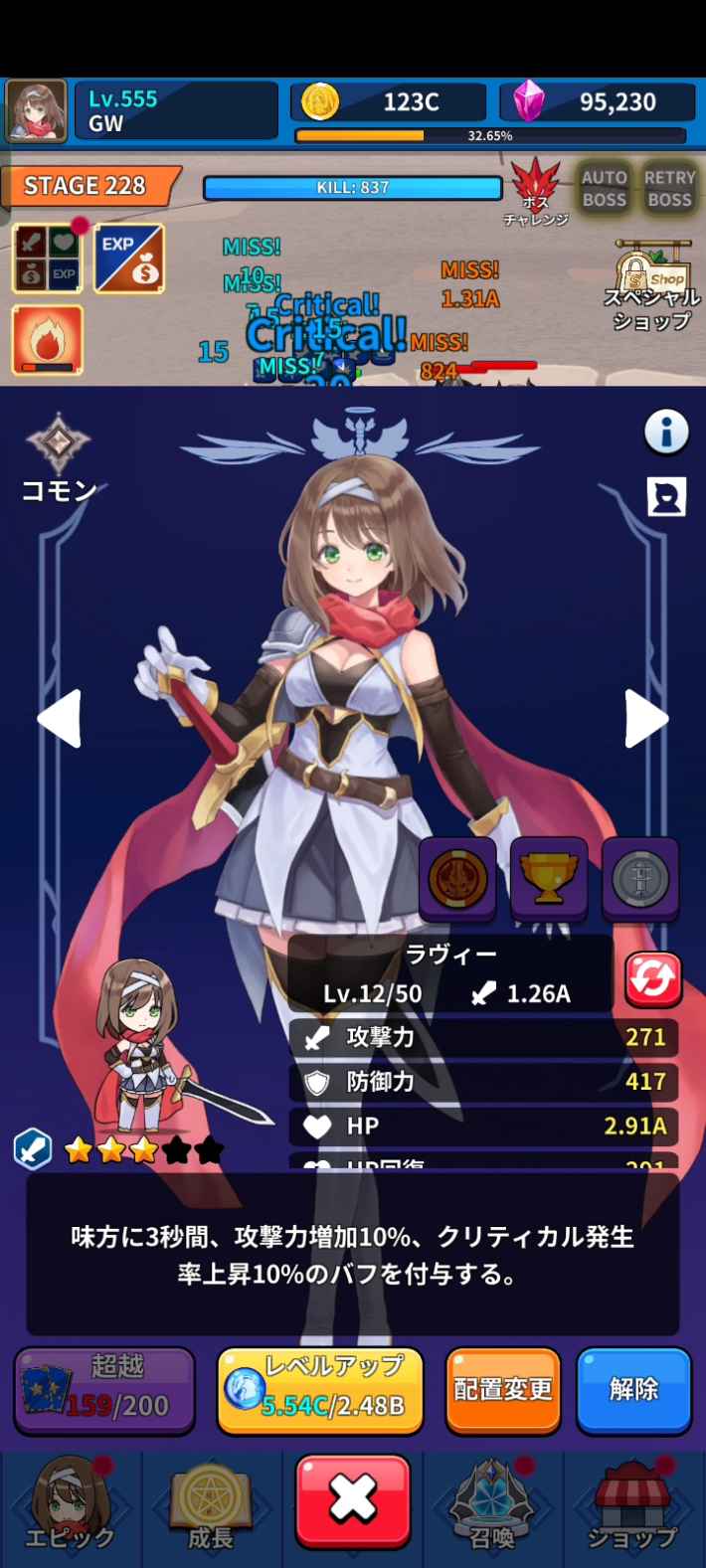
Task: Level up the character with レベルアップ
Action: [x=319, y=1389]
